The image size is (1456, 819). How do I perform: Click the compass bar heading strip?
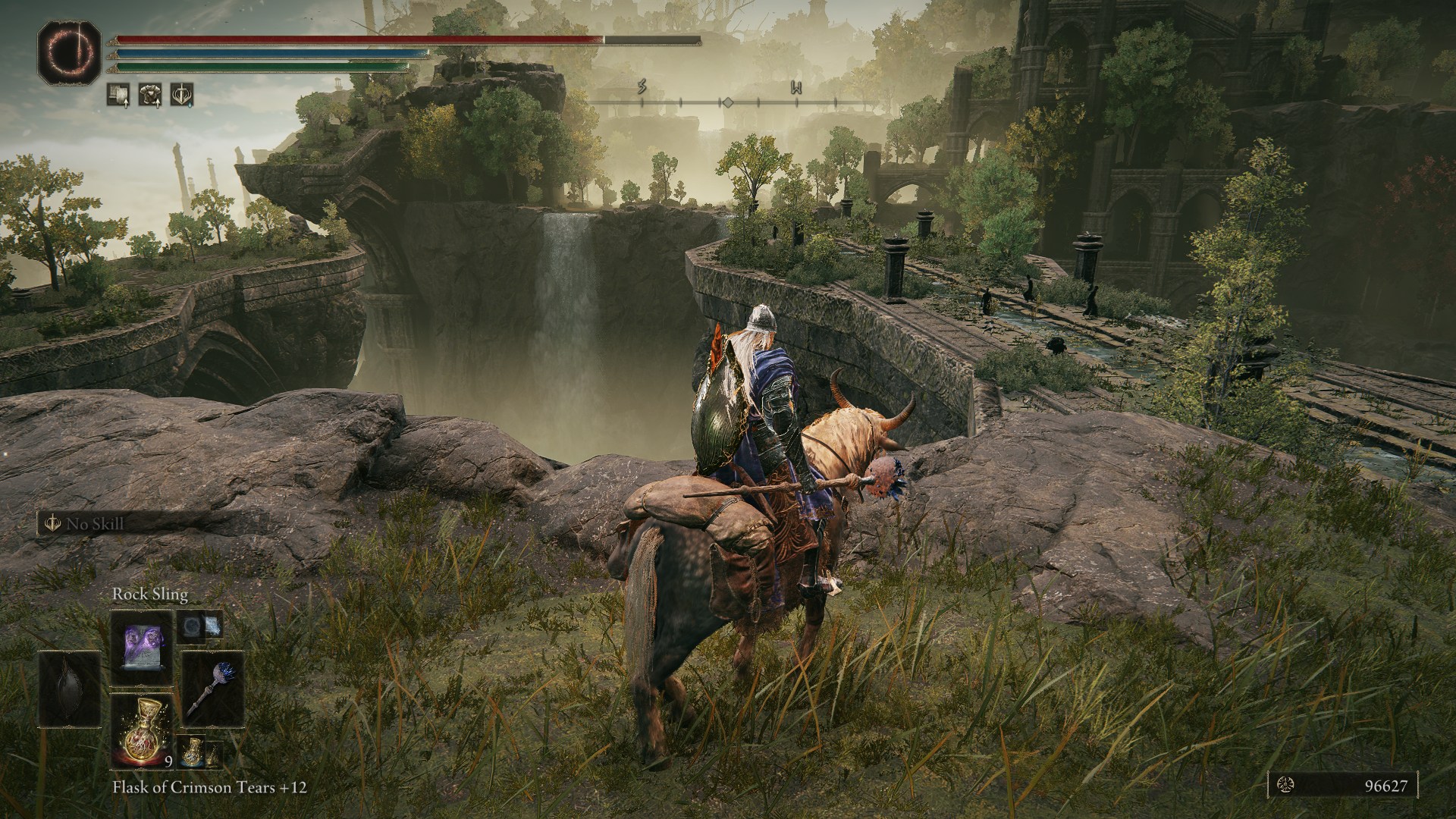click(x=726, y=101)
